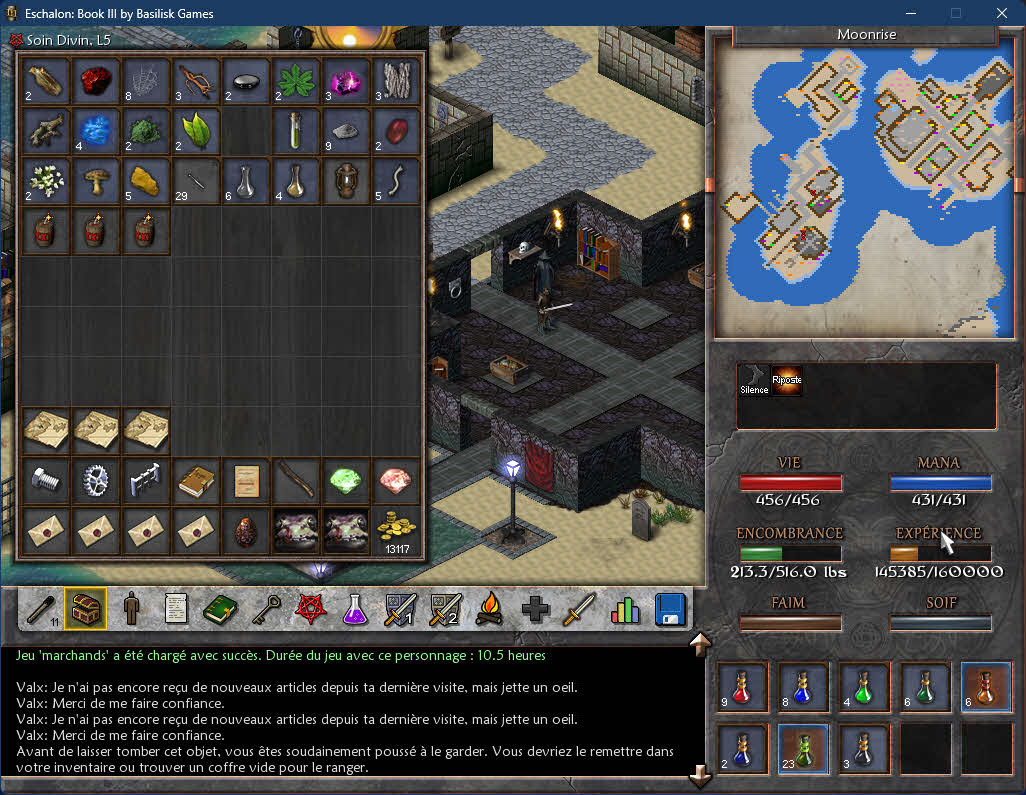Open the purple flask alchemy button
Screen dimensions: 1026x795
[355, 609]
